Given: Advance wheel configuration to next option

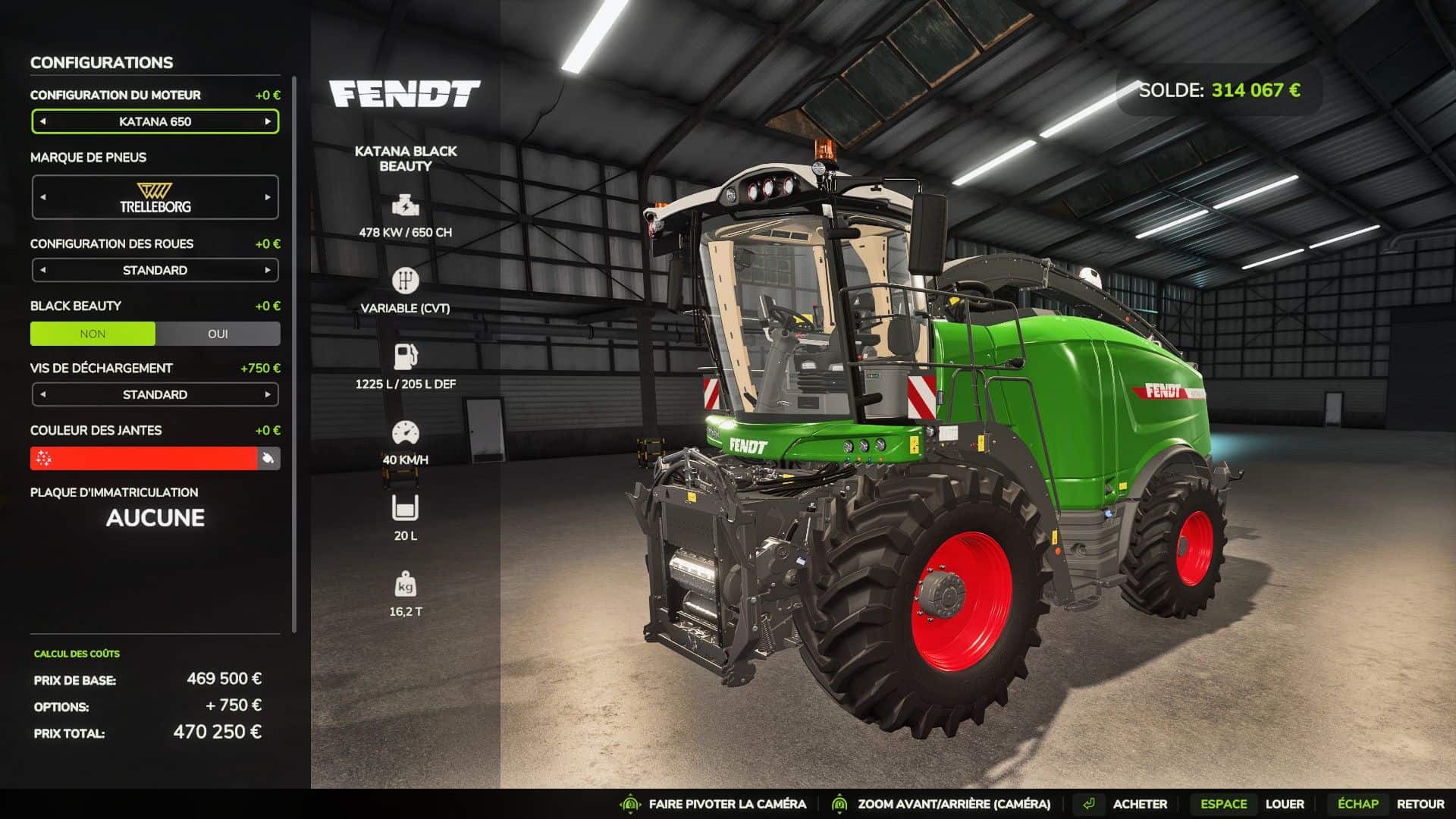Looking at the screenshot, I should [268, 270].
